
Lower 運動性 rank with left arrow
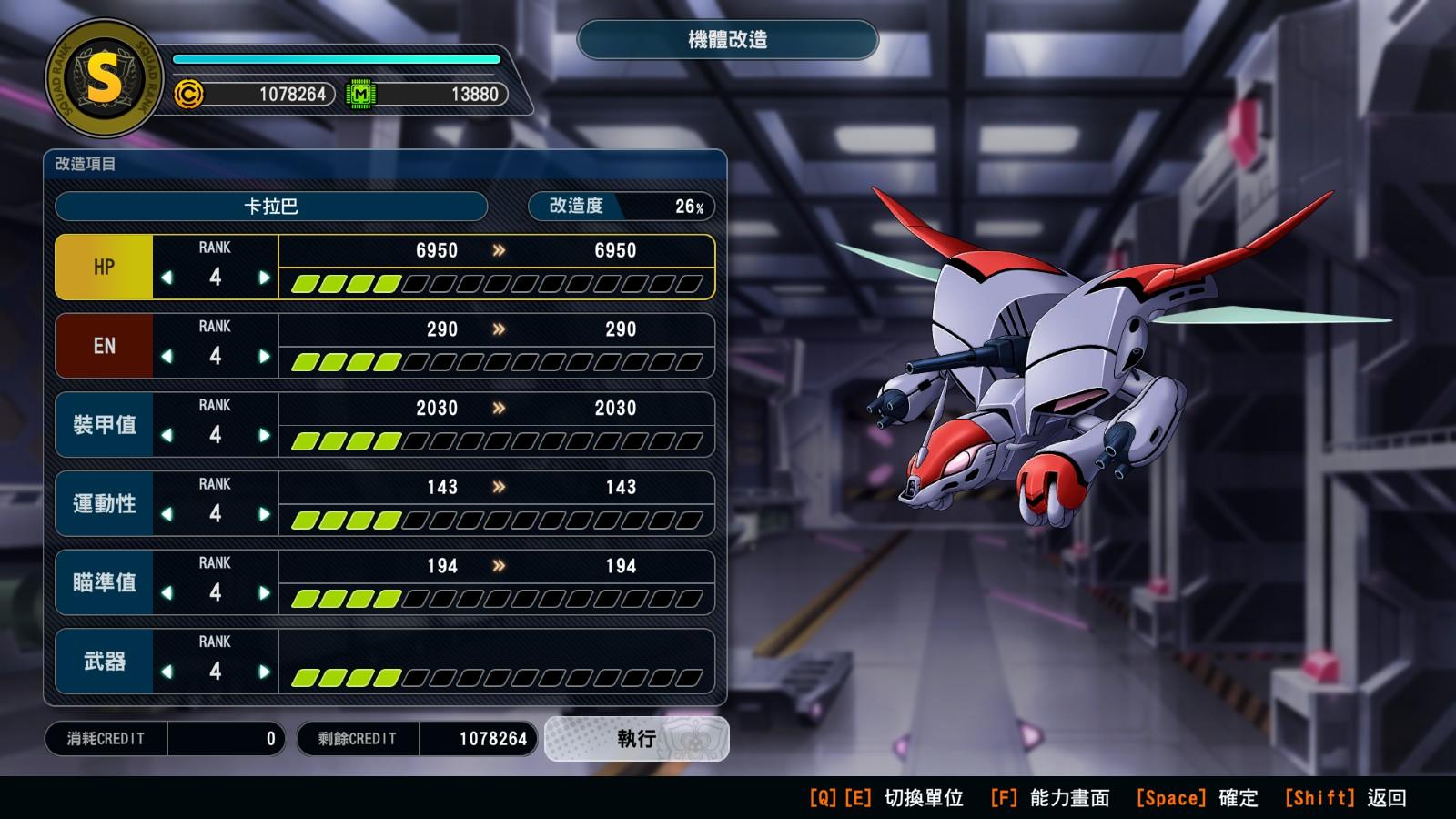coord(167,514)
